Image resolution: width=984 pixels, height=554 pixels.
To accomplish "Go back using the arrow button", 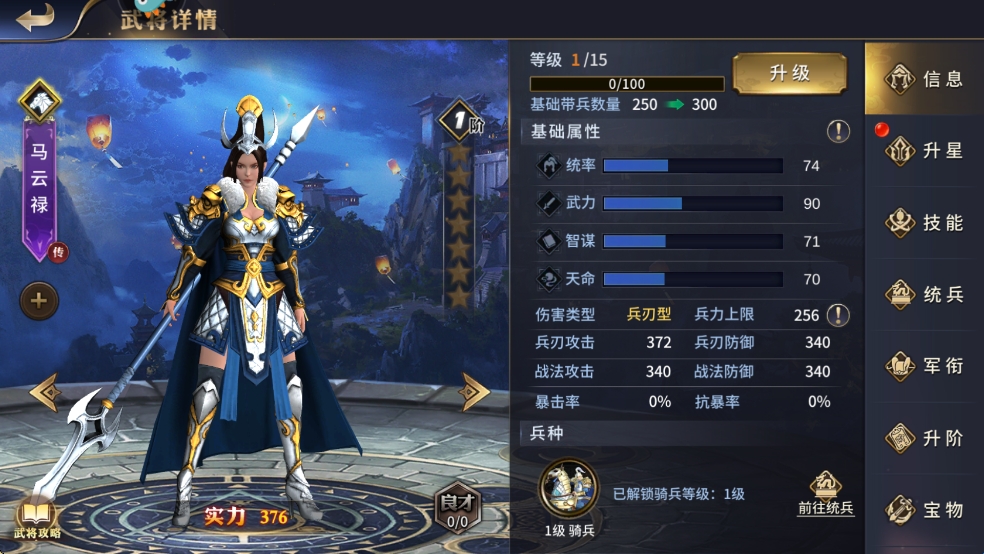I will click(x=35, y=19).
